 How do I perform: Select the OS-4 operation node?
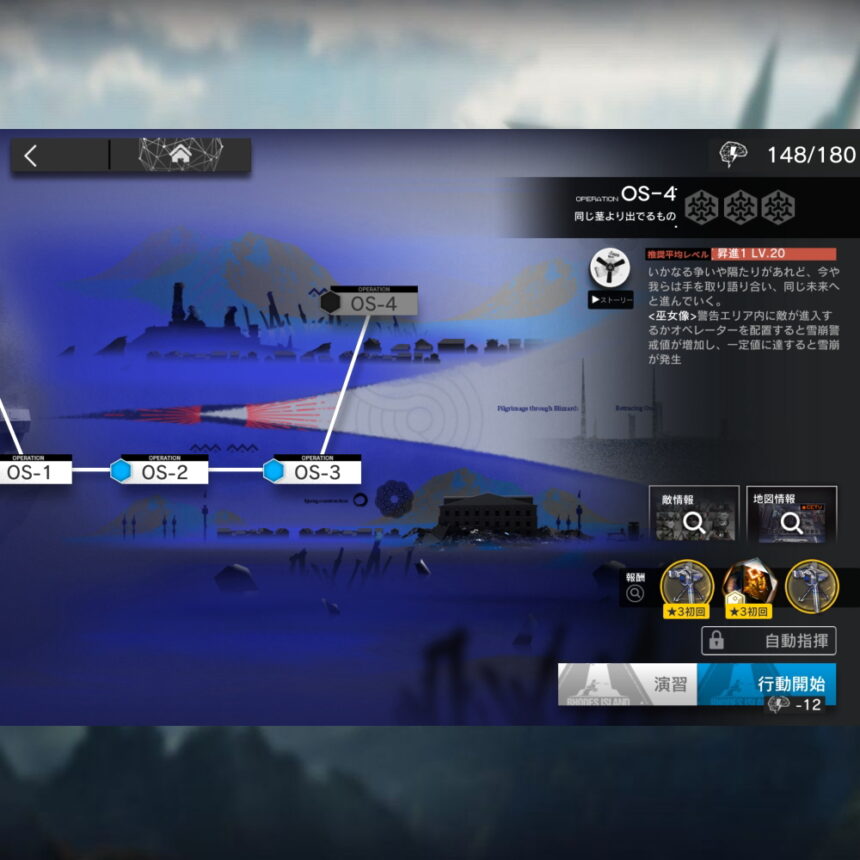point(372,302)
